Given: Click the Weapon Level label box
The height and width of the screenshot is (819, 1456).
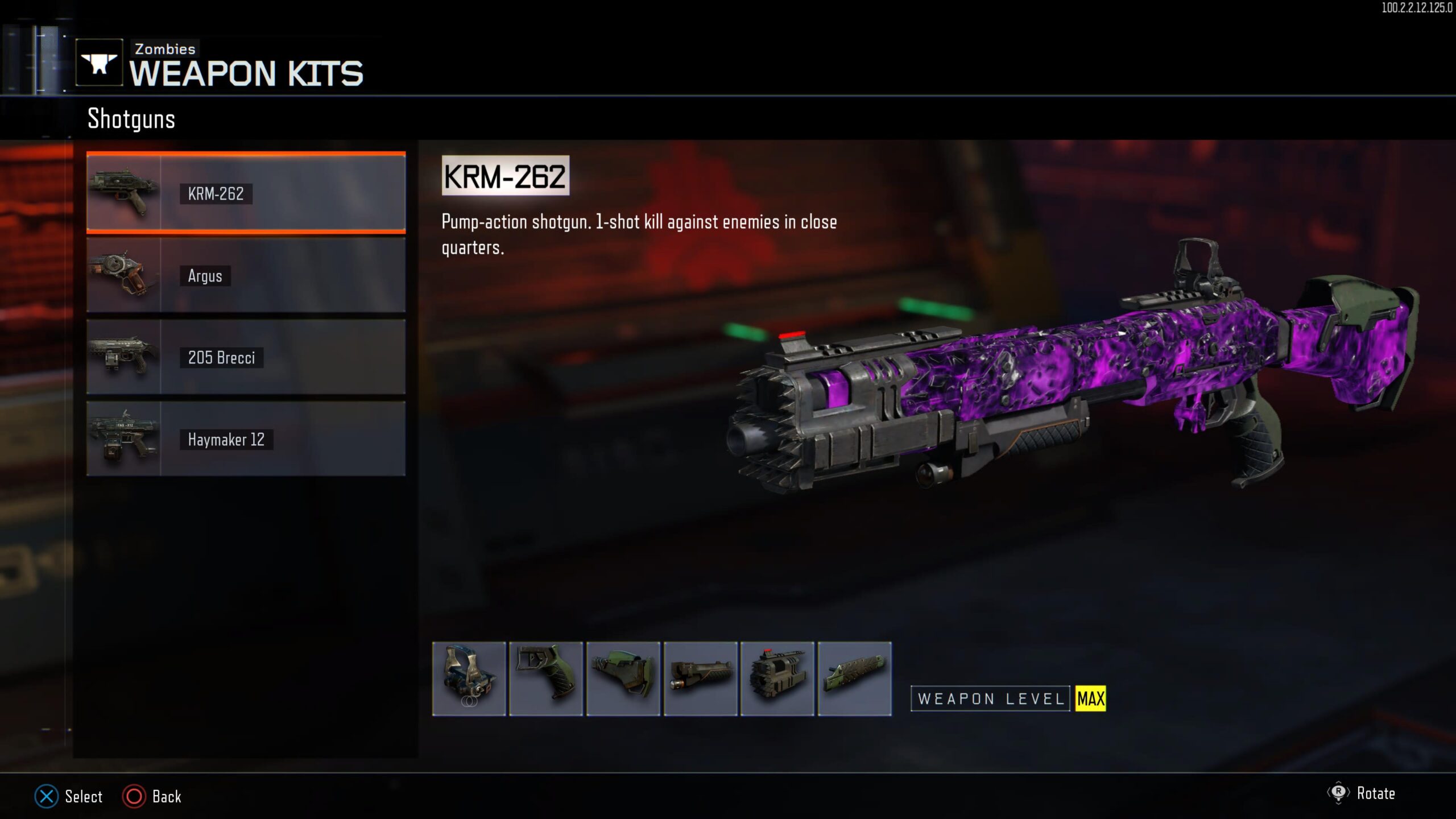Looking at the screenshot, I should (x=990, y=700).
